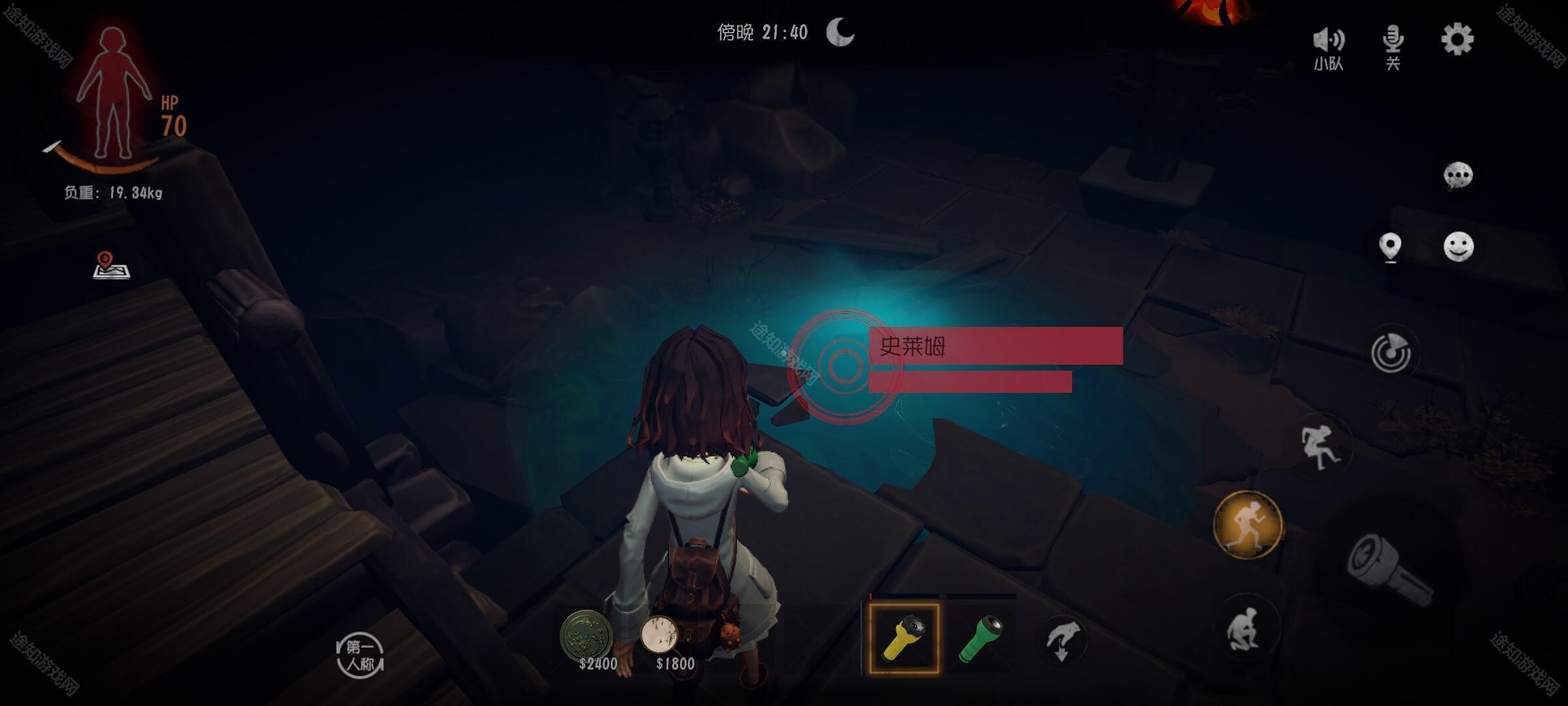
Task: Select the yellow flashlight slot
Action: (904, 638)
